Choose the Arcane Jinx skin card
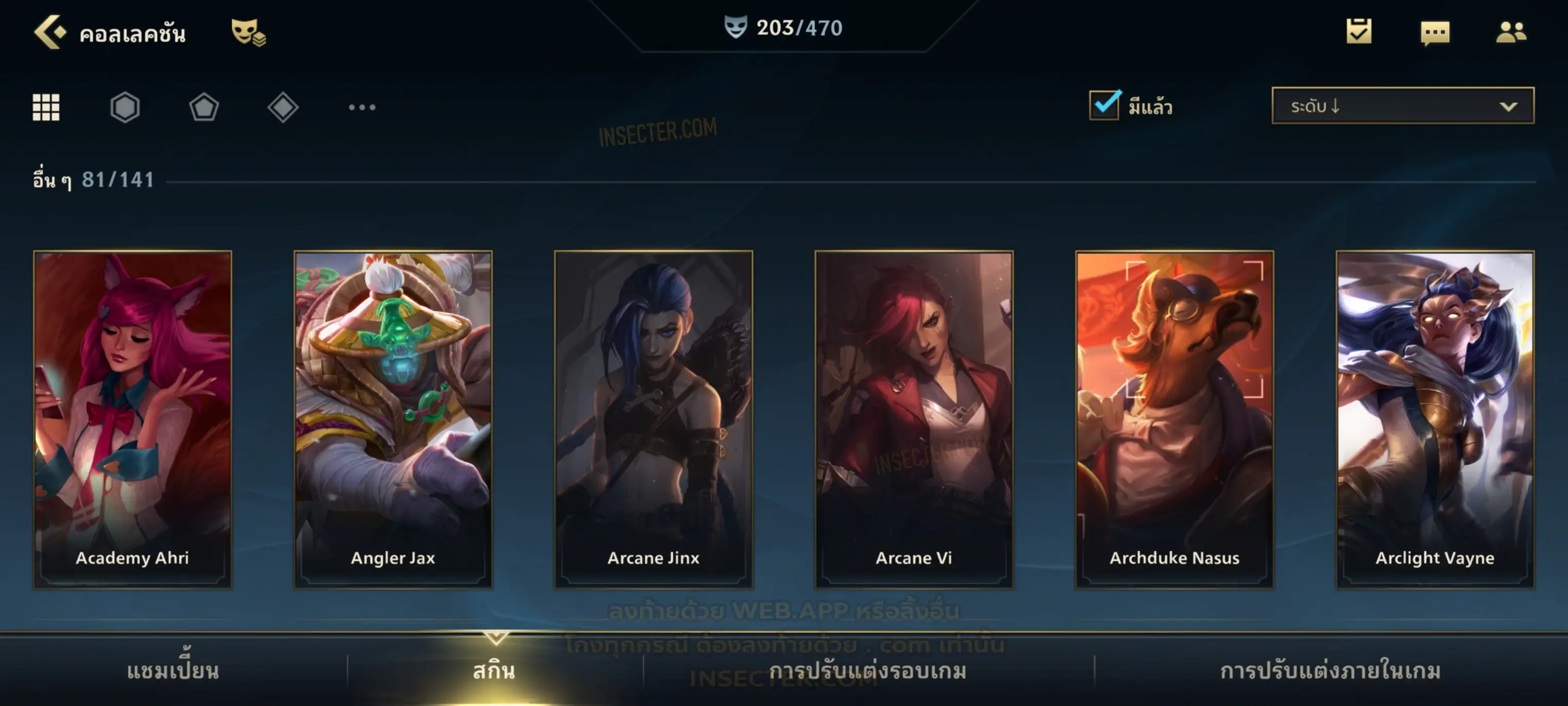Viewport: 1568px width, 706px height. tap(654, 419)
